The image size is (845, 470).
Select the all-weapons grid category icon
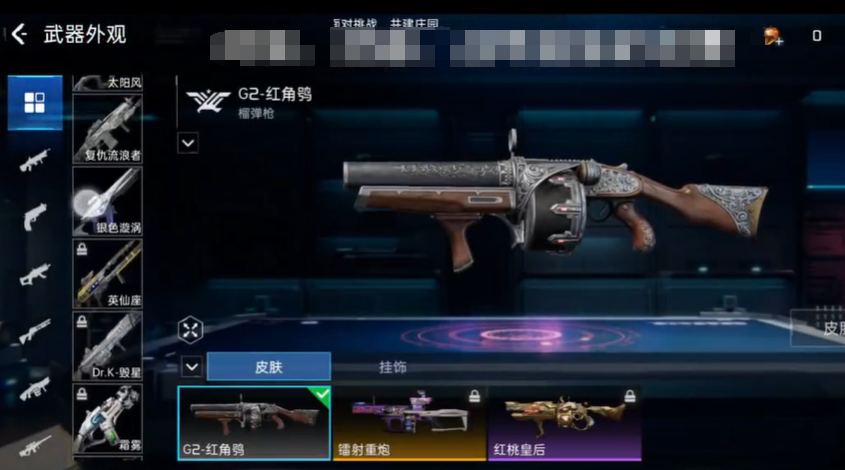(x=35, y=103)
